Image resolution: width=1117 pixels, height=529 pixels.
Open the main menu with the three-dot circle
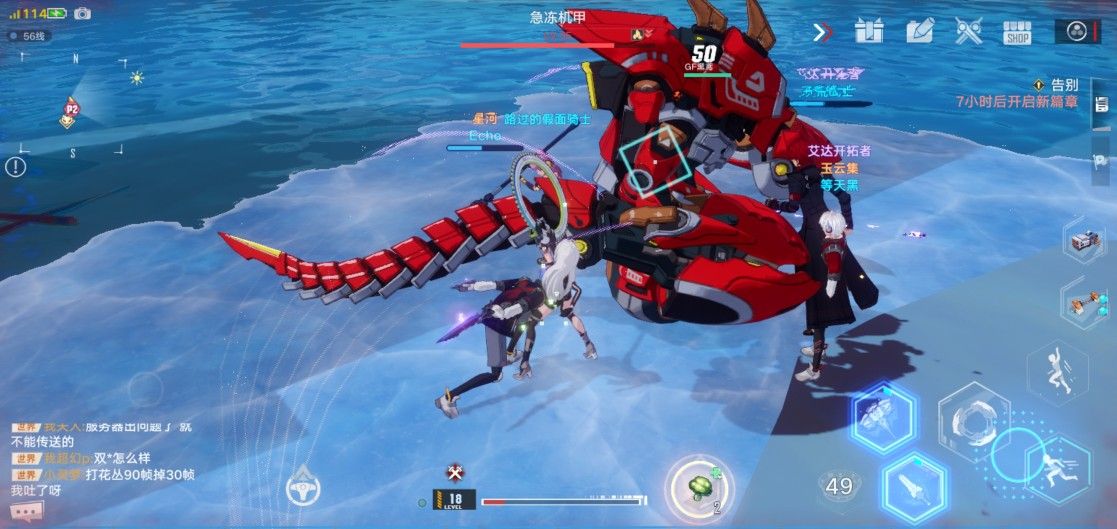click(x=1077, y=31)
